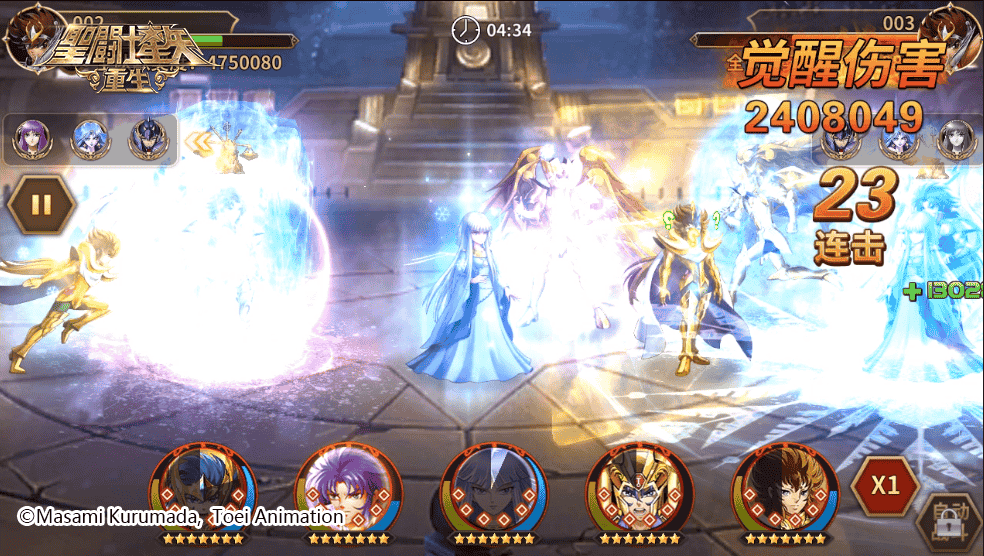Select the blue-haired ally support portrait

pos(90,141)
